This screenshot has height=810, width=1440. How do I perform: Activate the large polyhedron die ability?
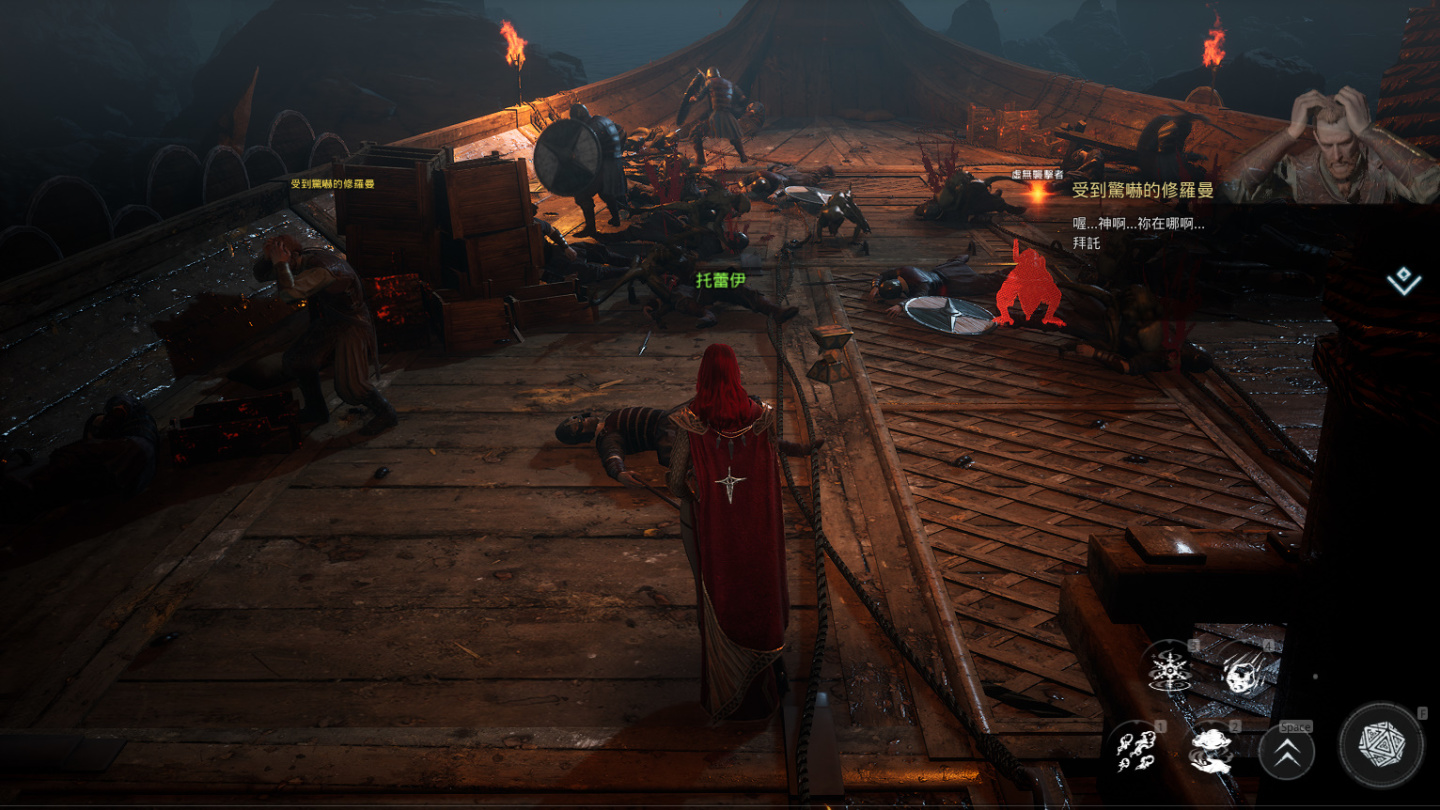[1381, 746]
